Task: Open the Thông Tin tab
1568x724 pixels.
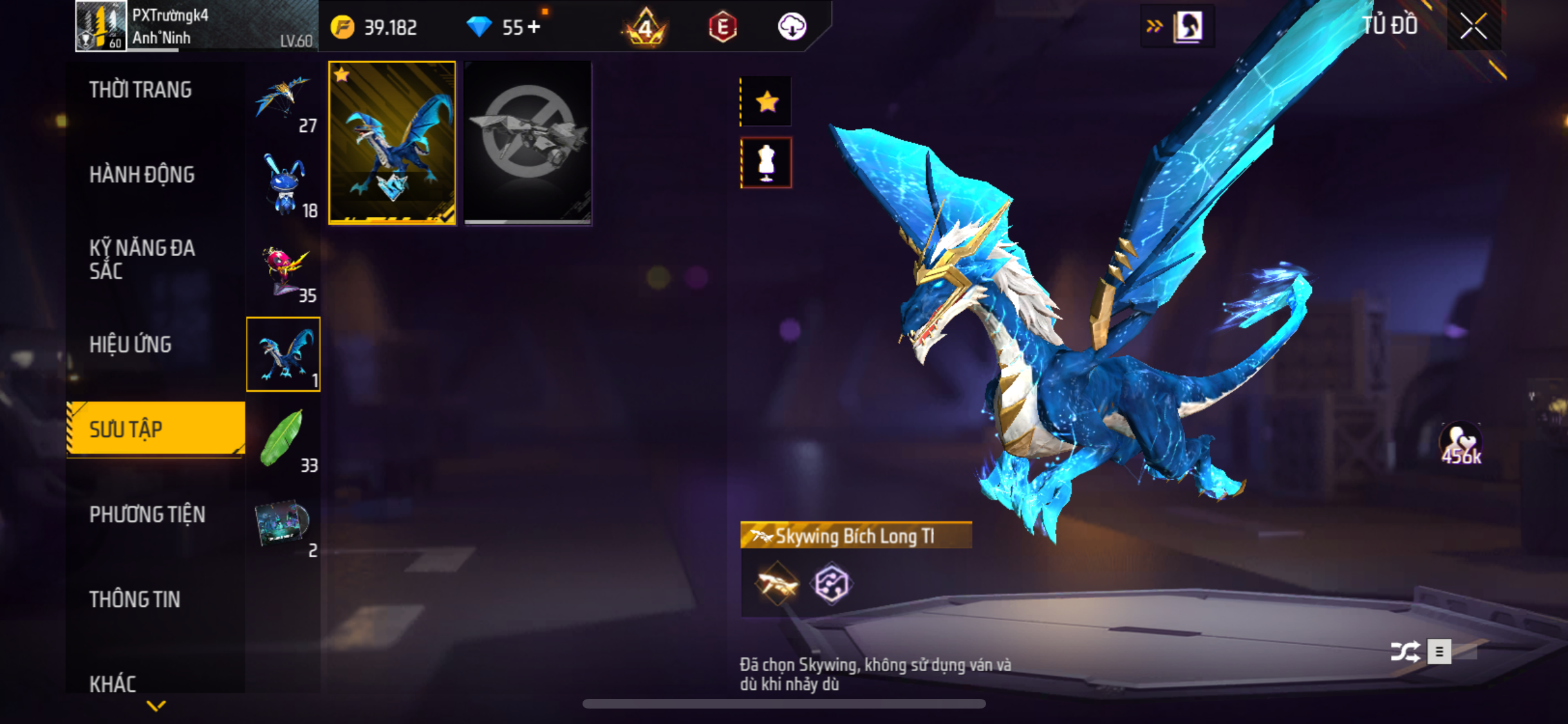Action: [x=135, y=600]
